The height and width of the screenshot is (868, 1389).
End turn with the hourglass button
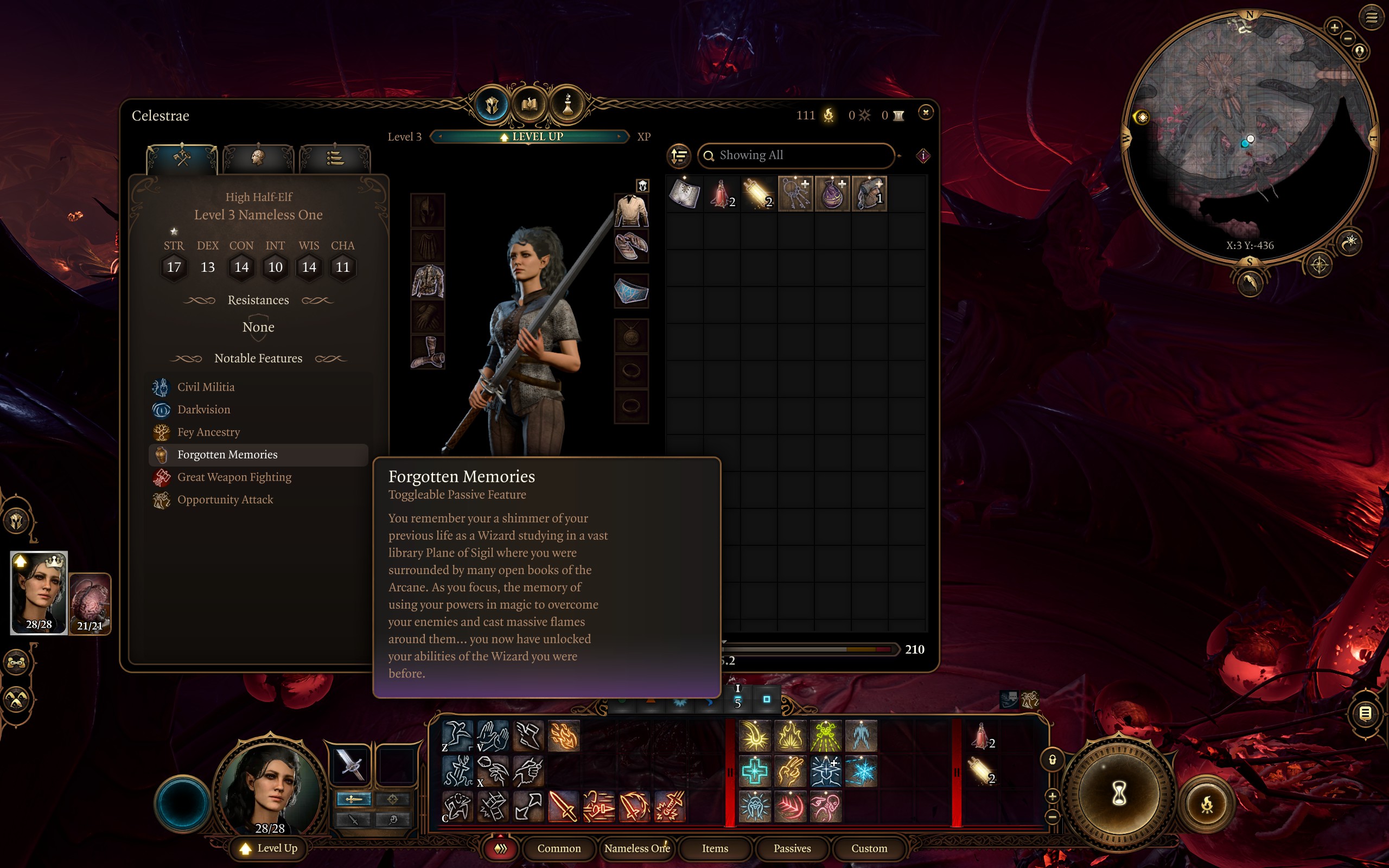pyautogui.click(x=1119, y=795)
